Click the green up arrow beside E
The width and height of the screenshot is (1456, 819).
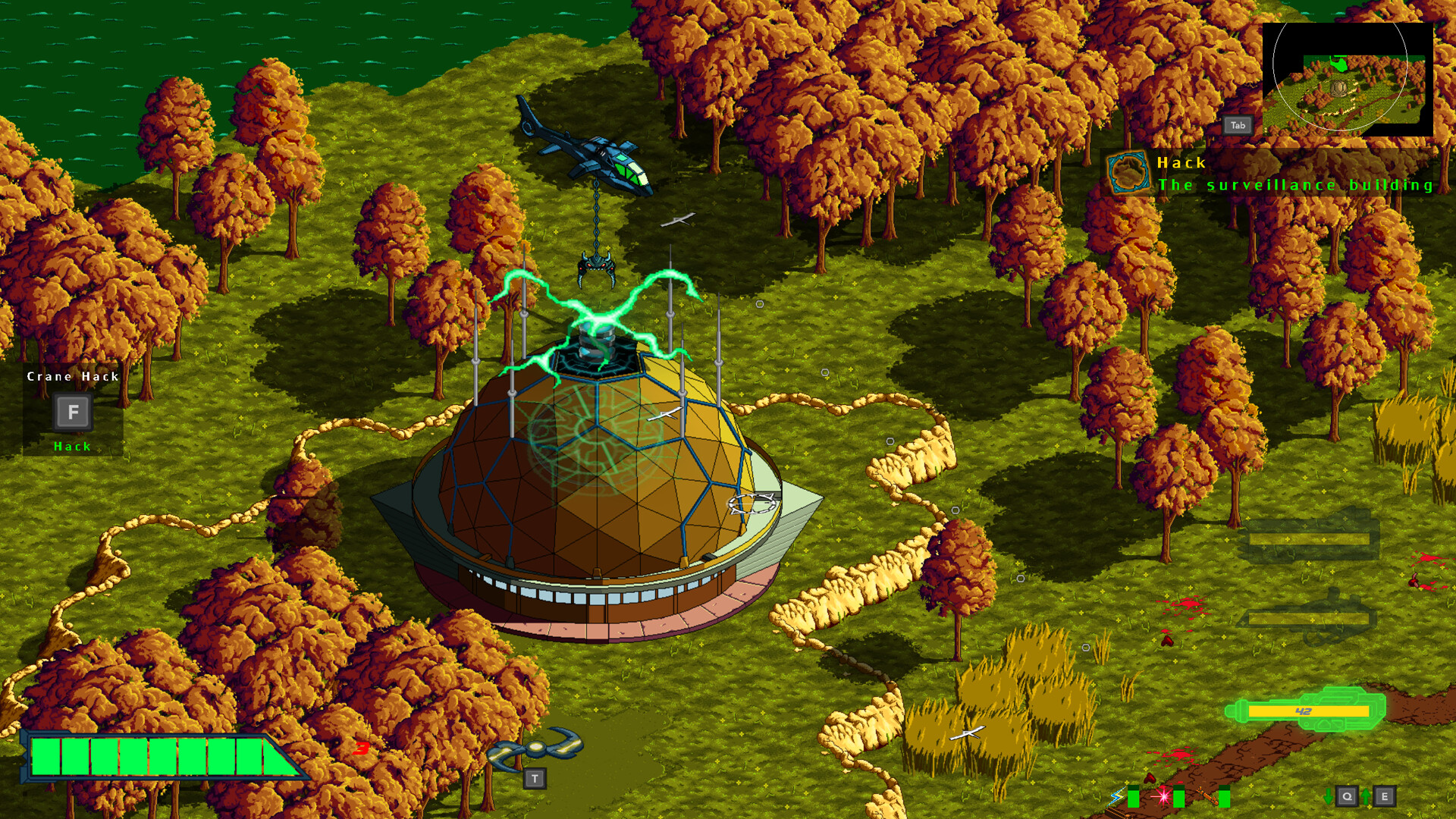click(x=1366, y=797)
